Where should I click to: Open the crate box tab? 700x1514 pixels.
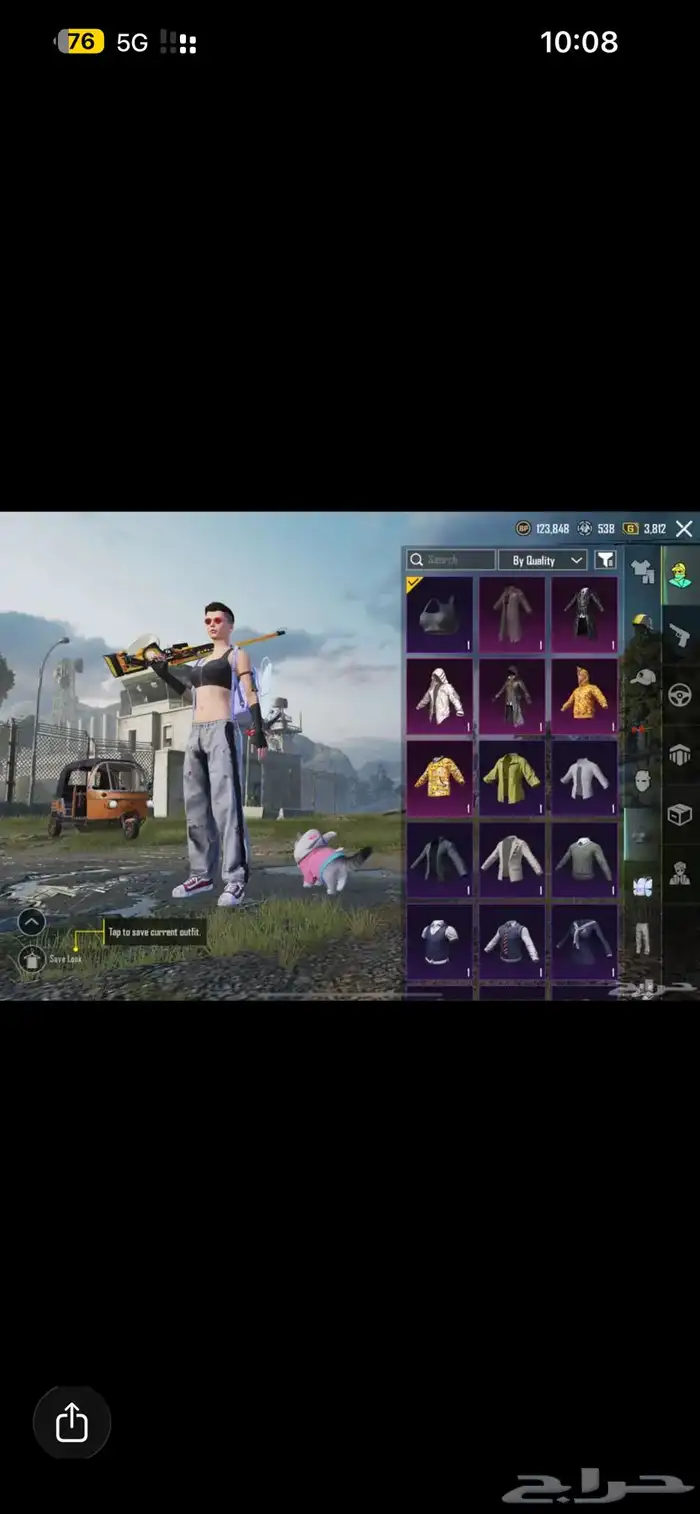point(681,813)
